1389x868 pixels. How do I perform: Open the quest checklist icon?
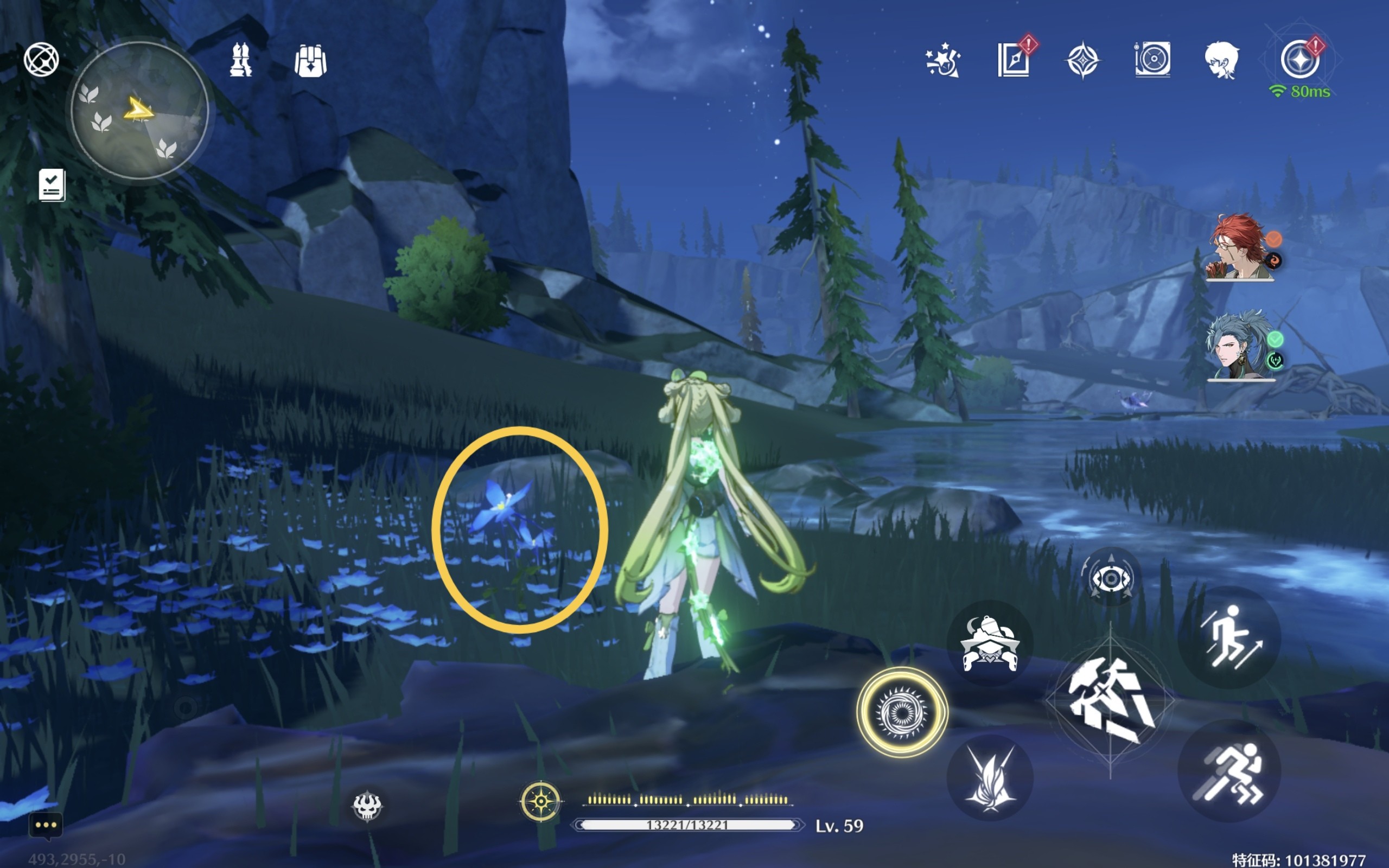(52, 185)
